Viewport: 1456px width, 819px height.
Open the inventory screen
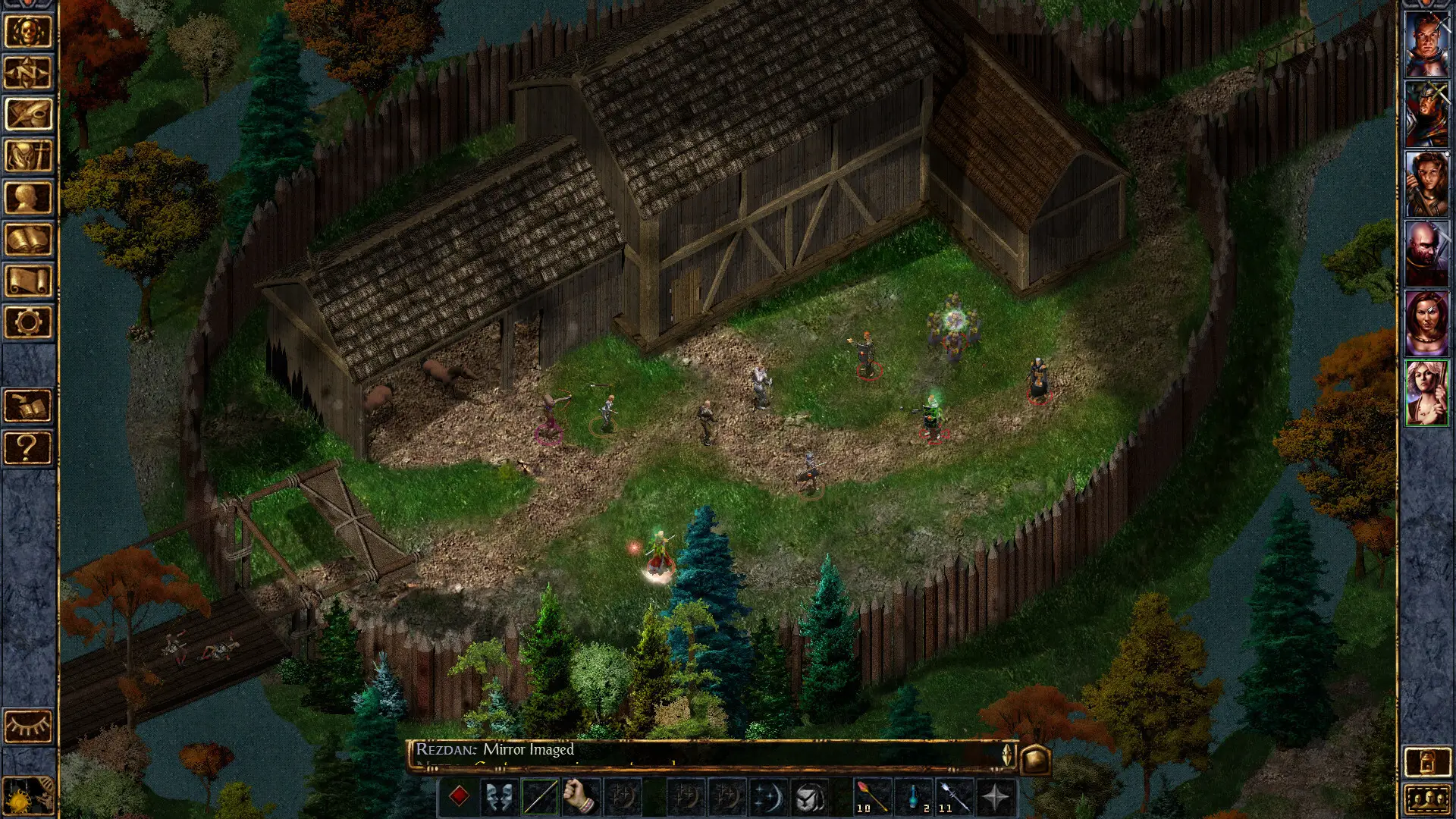[29, 156]
